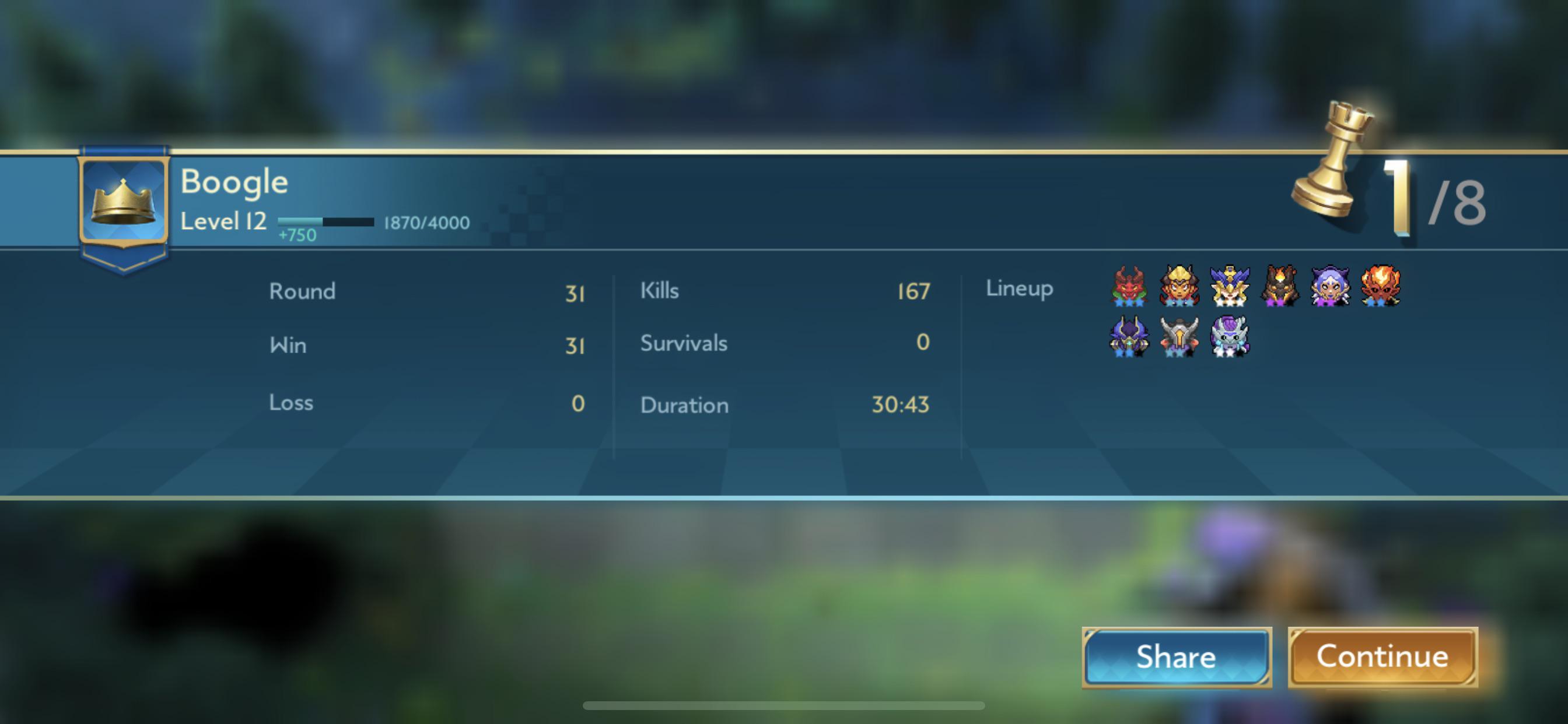Click the Lineup section label
This screenshot has width=1568, height=724.
tap(1019, 289)
